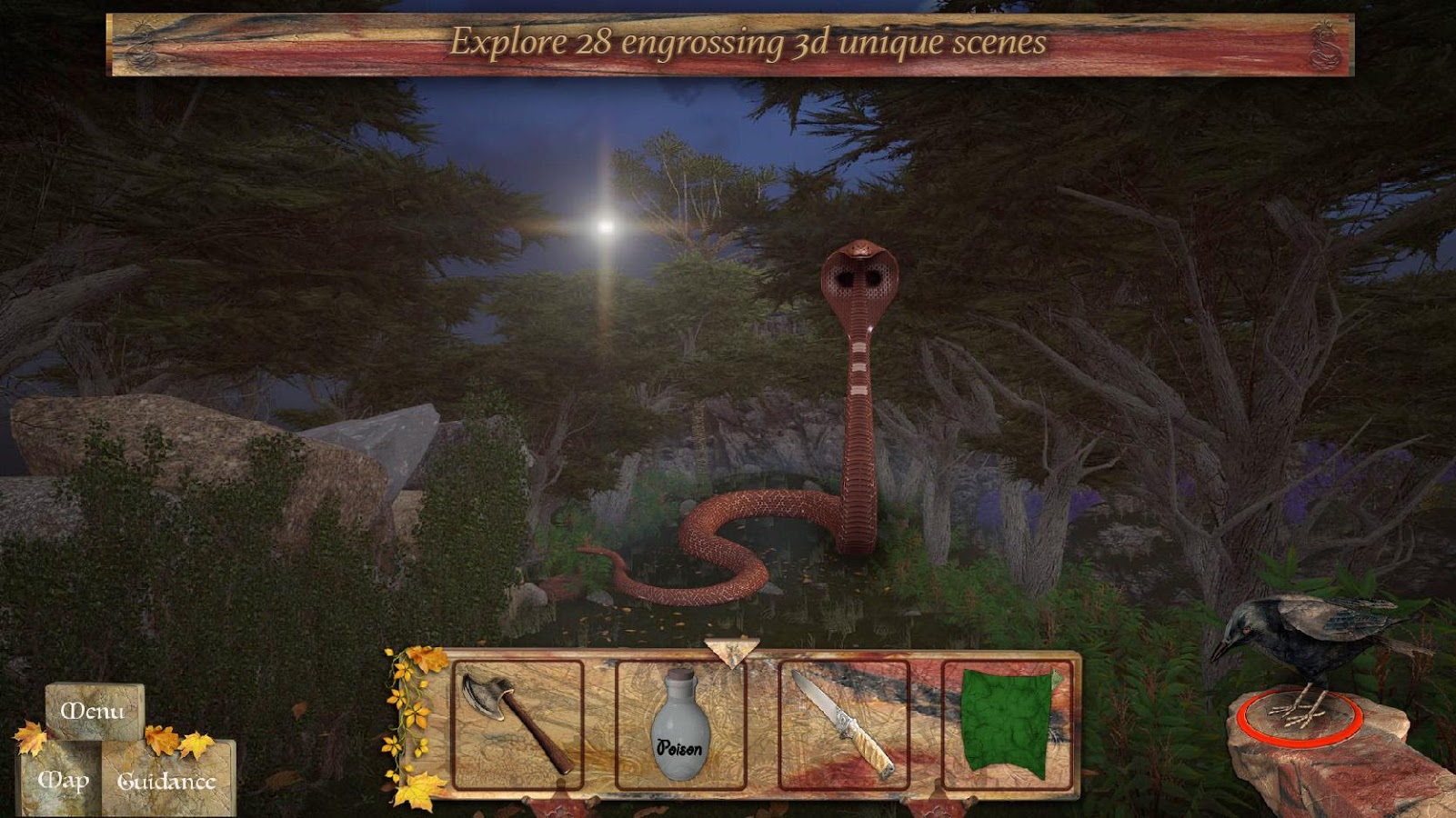
Task: Open the Guidance stone panel
Action: click(168, 780)
